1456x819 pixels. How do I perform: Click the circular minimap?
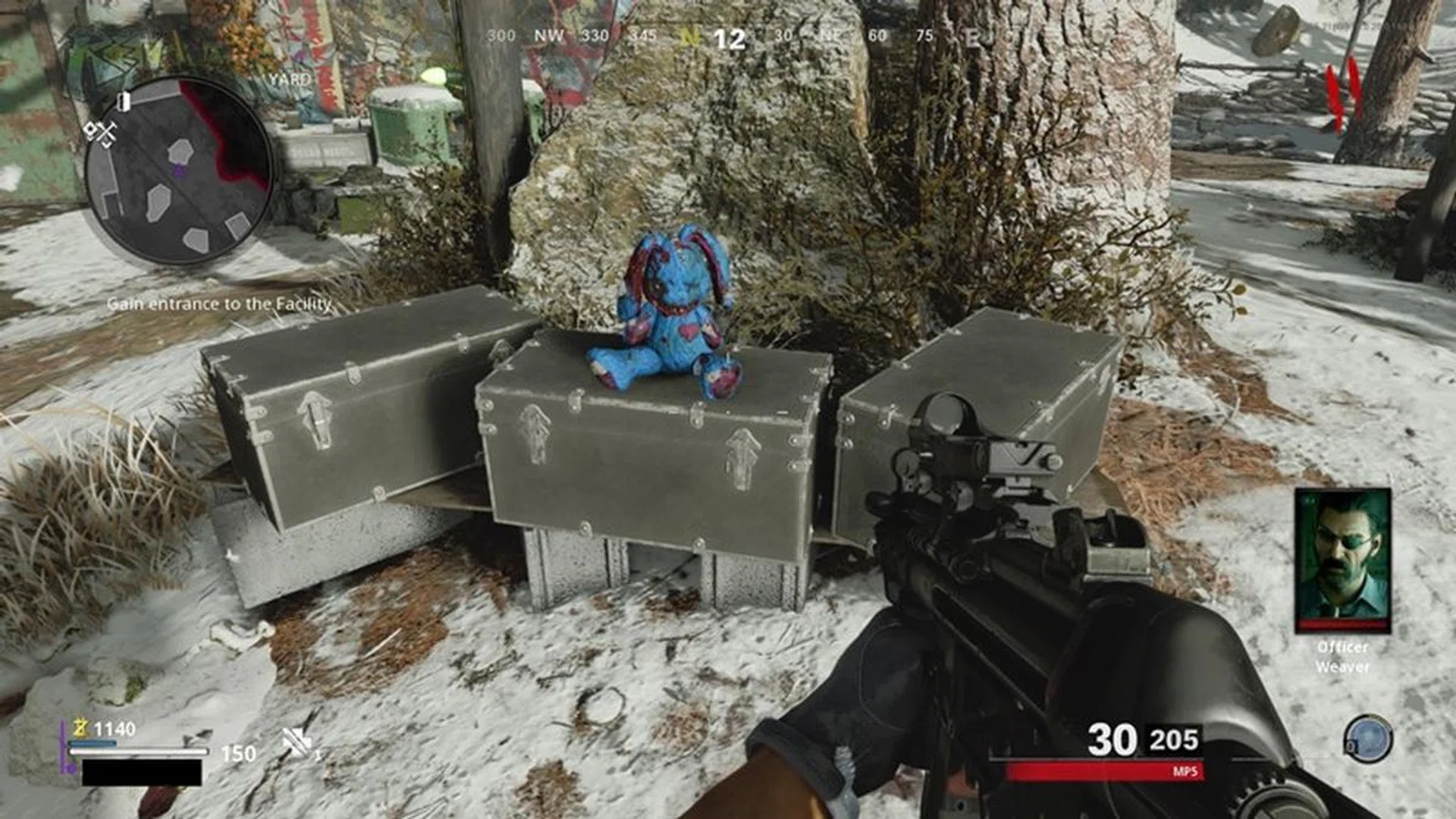178,171
